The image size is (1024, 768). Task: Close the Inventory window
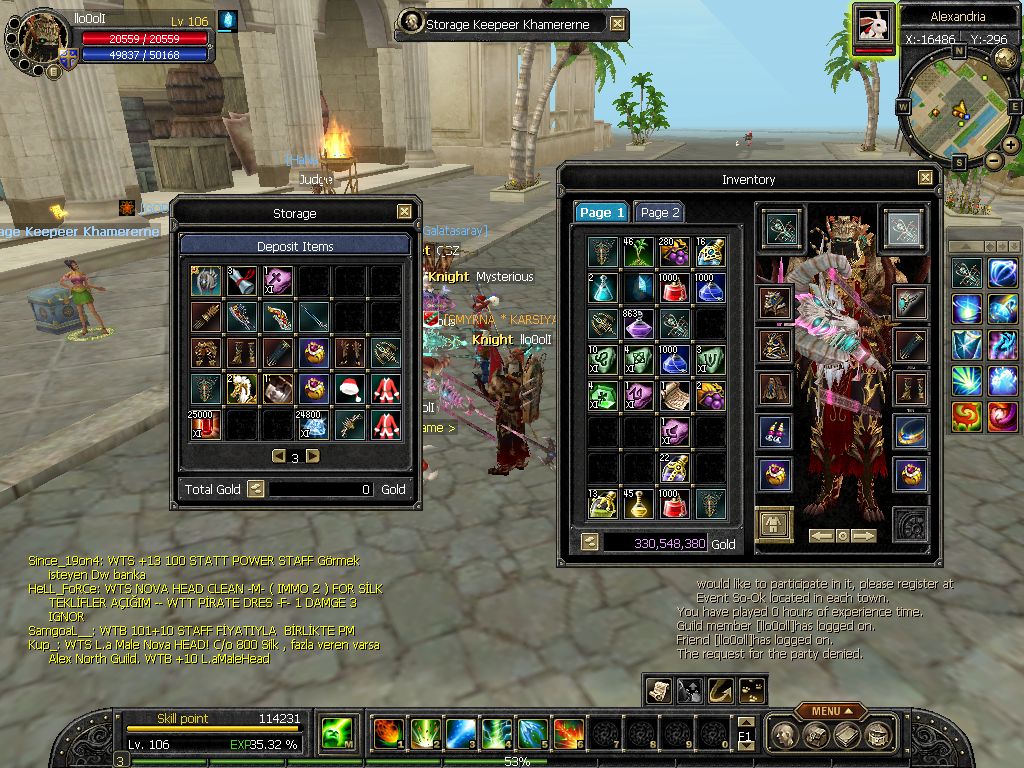click(x=926, y=178)
